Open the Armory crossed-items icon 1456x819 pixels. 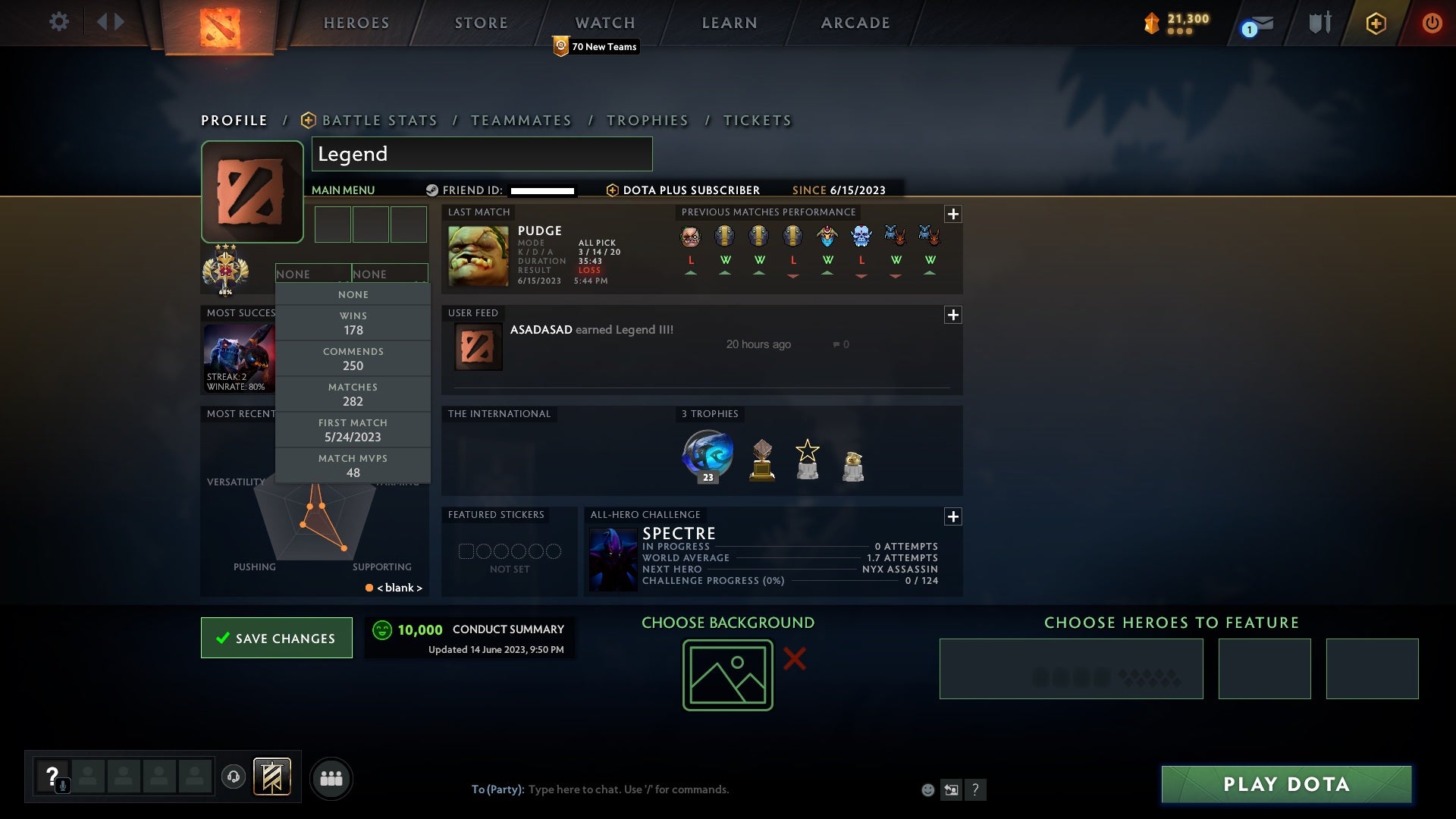click(1319, 22)
